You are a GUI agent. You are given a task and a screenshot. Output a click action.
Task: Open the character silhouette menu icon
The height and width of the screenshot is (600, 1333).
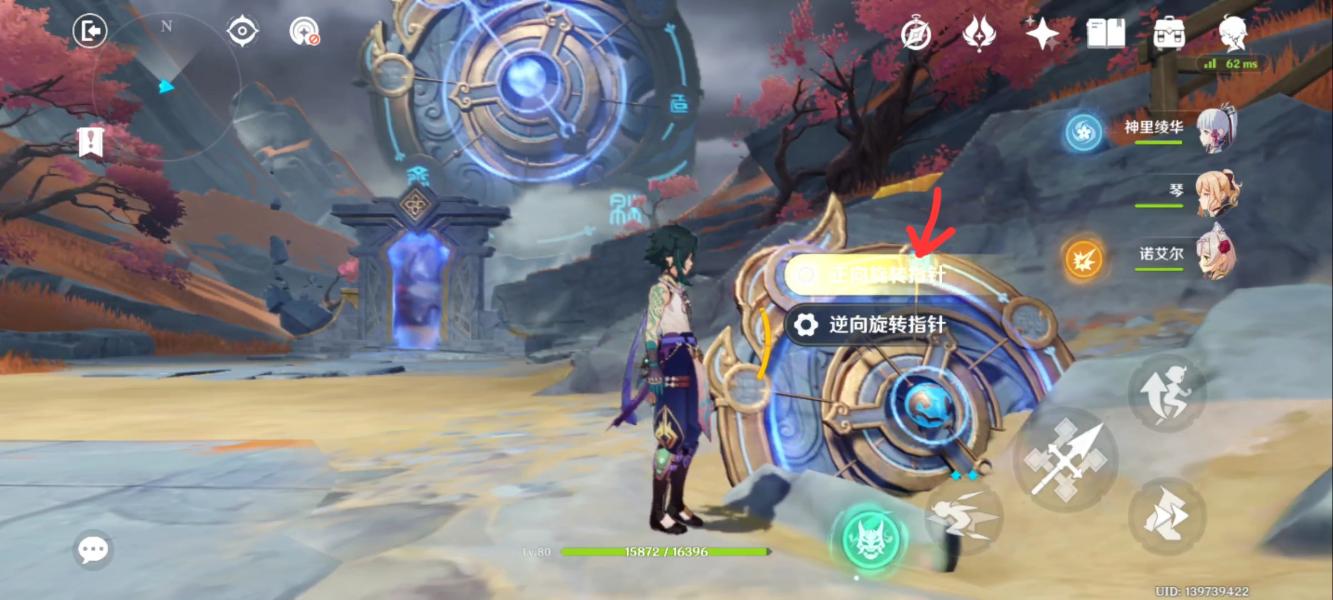pyautogui.click(x=1232, y=33)
